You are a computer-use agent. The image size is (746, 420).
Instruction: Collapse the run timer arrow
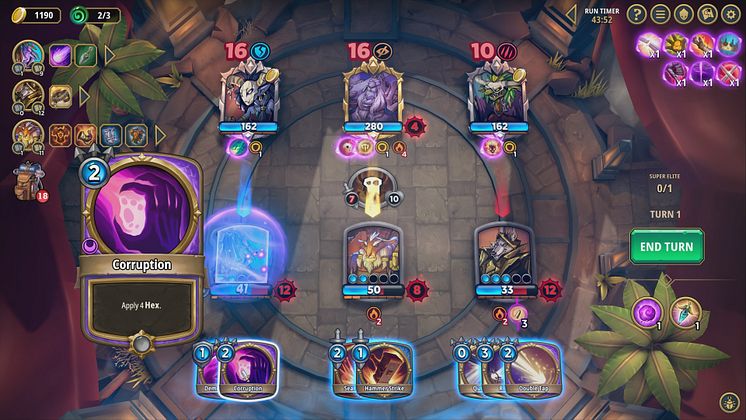pos(572,13)
